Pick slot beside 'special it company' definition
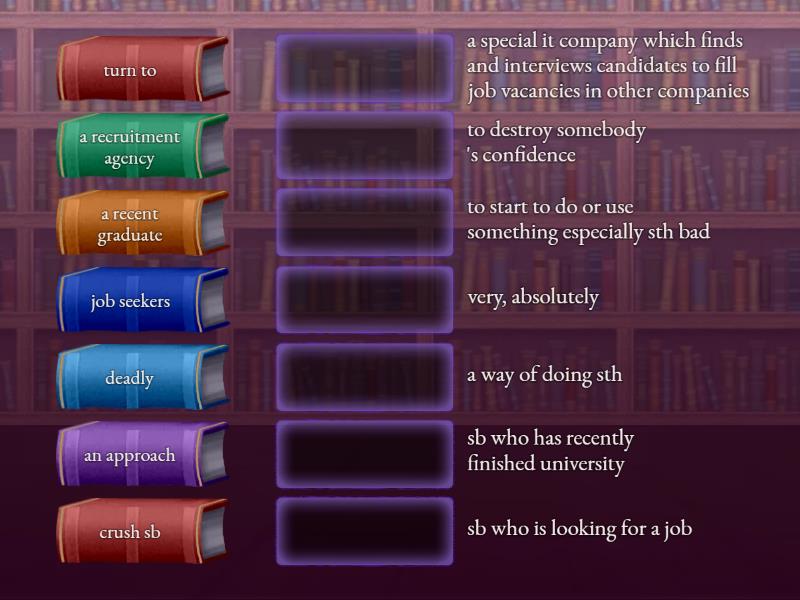 click(365, 68)
